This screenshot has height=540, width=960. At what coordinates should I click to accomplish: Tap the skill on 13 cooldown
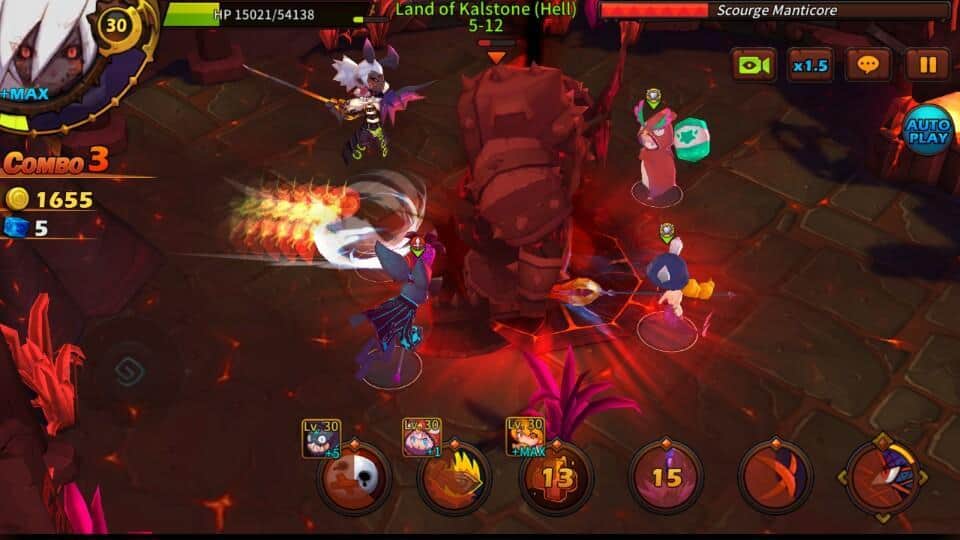tap(557, 478)
